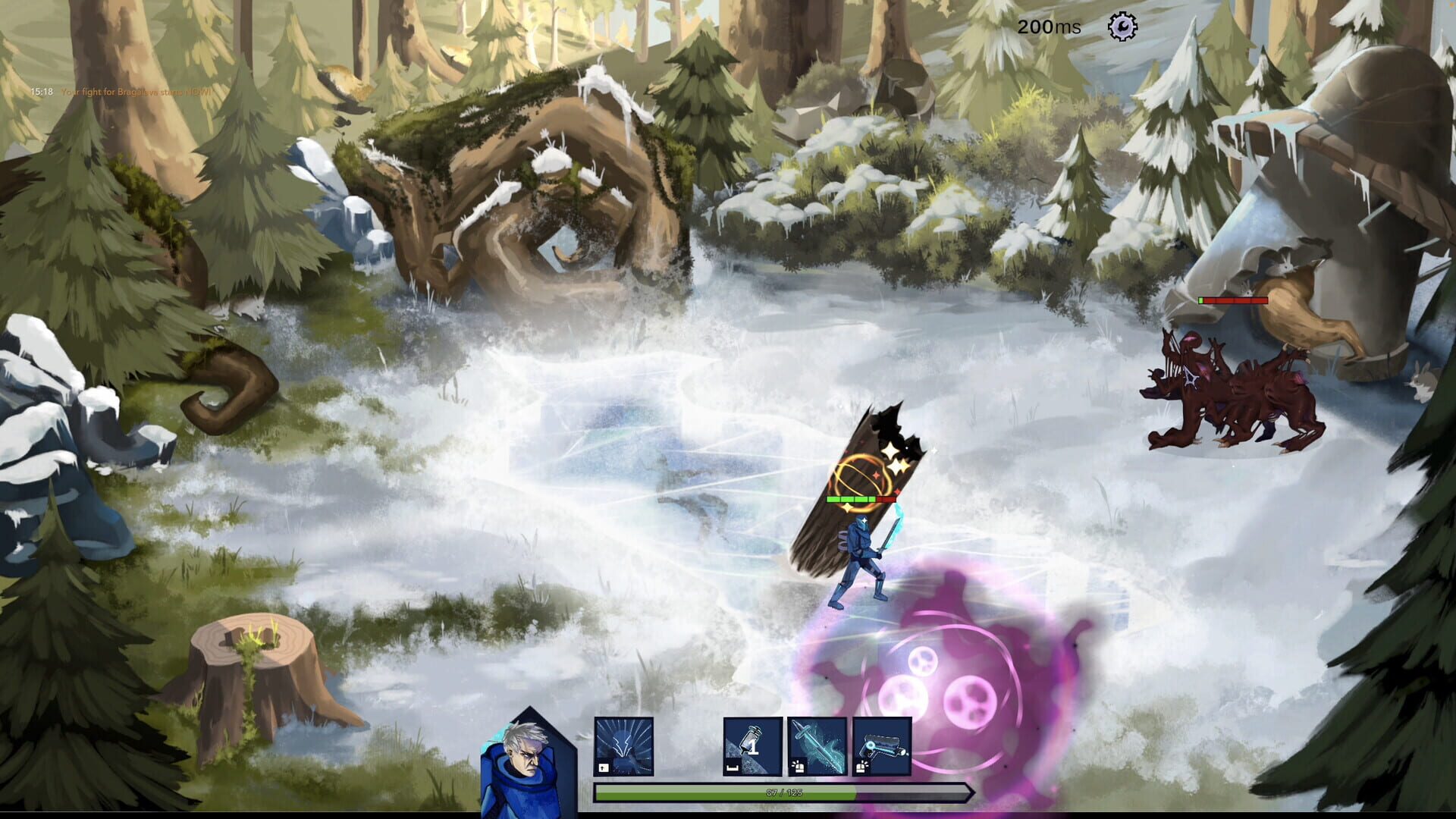This screenshot has height=819, width=1456.
Task: Click the 200ms latency indicator
Action: [1050, 26]
